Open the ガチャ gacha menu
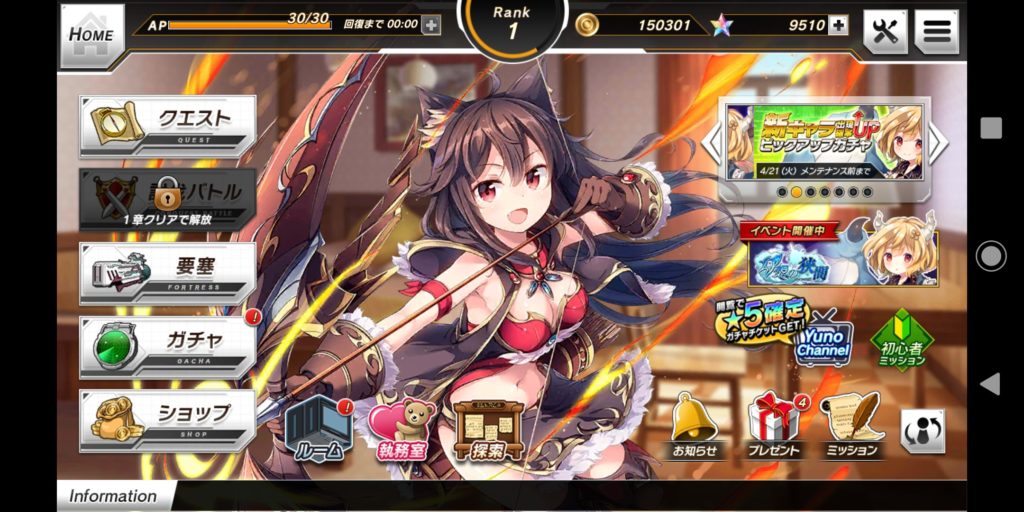This screenshot has width=1024, height=512. click(168, 345)
